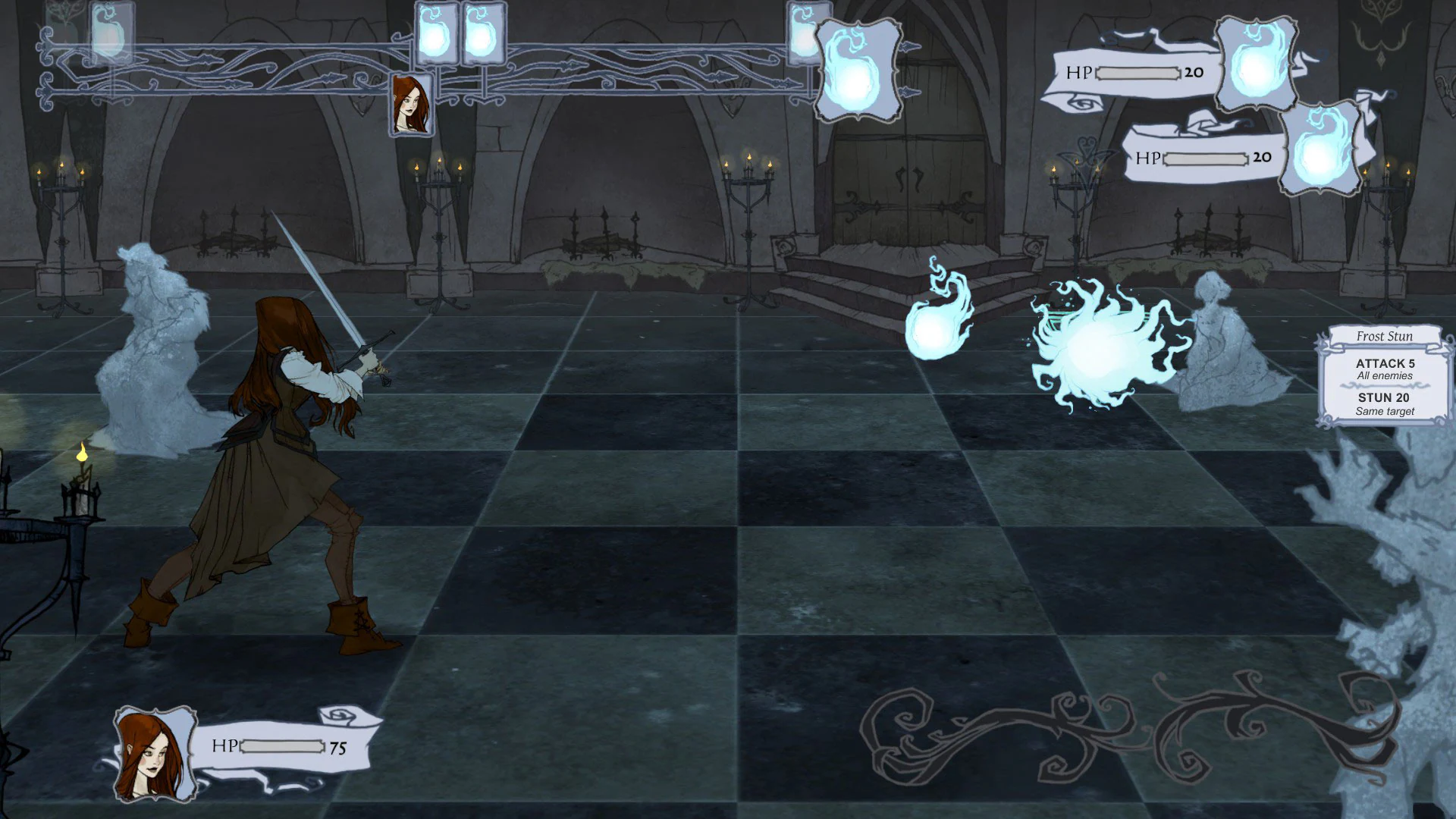Select the first spirit orb card on the turn timeline
The image size is (1456, 819).
[x=111, y=30]
